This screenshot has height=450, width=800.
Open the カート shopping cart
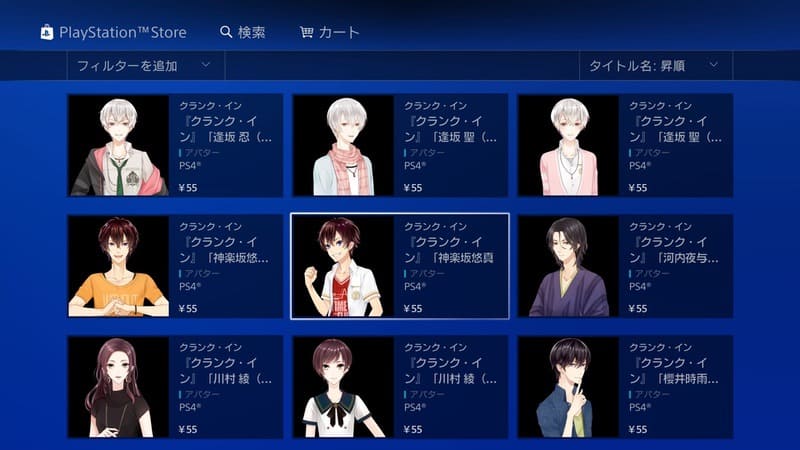[x=329, y=32]
